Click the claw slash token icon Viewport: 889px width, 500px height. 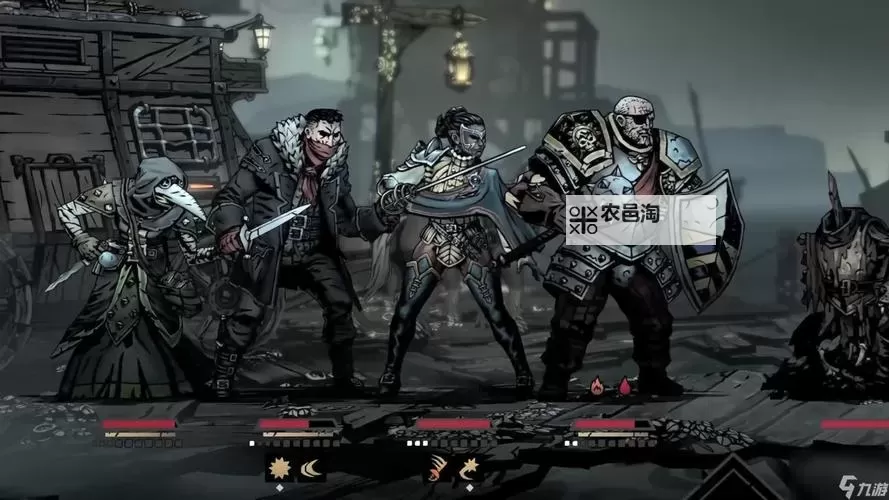coord(437,466)
